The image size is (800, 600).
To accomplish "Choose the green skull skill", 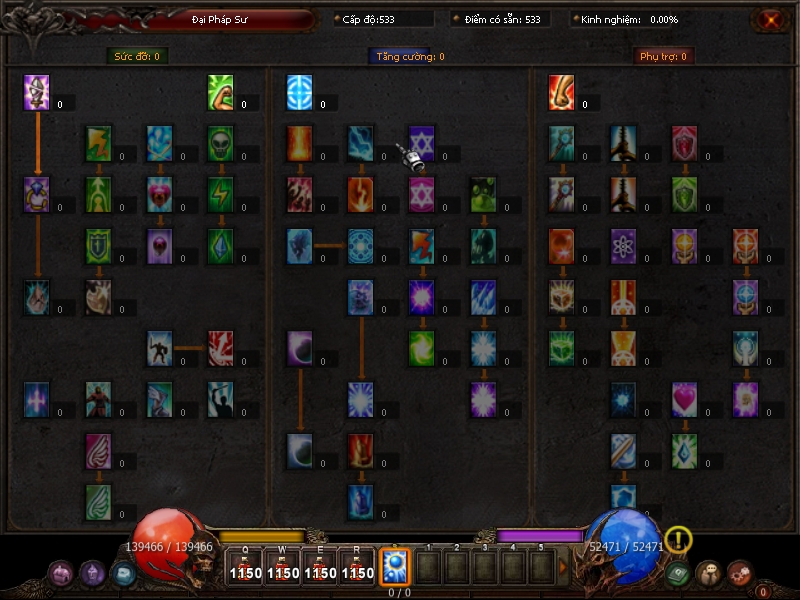I will pos(221,143).
